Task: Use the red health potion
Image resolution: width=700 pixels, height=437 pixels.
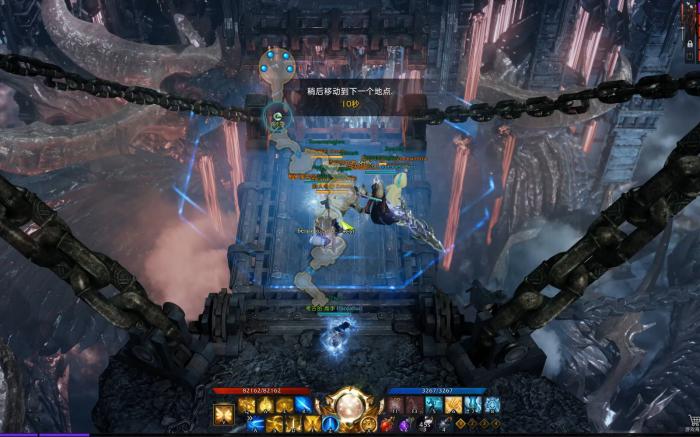Action: tap(387, 425)
